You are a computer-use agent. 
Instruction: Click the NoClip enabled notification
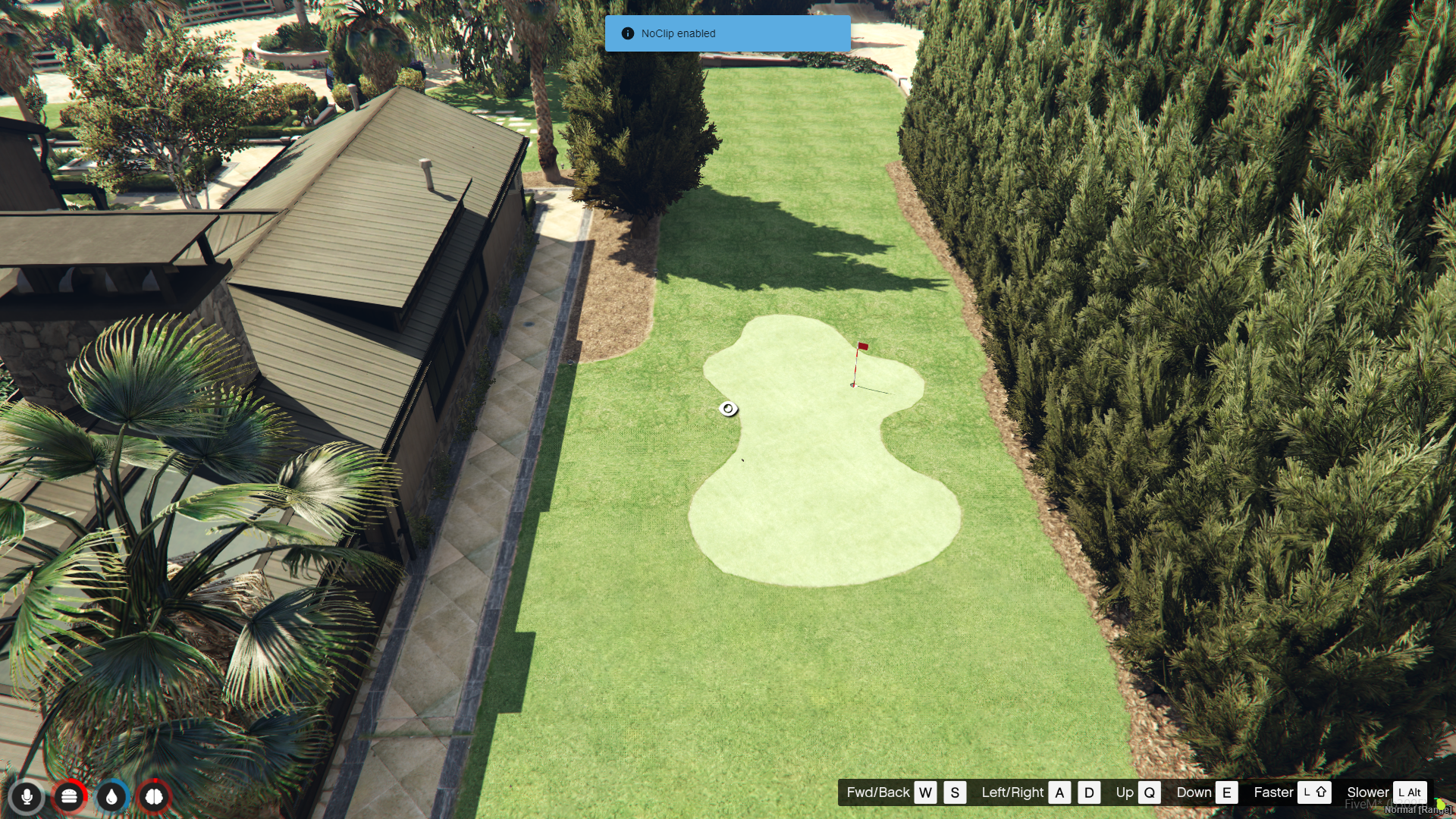pyautogui.click(x=727, y=33)
